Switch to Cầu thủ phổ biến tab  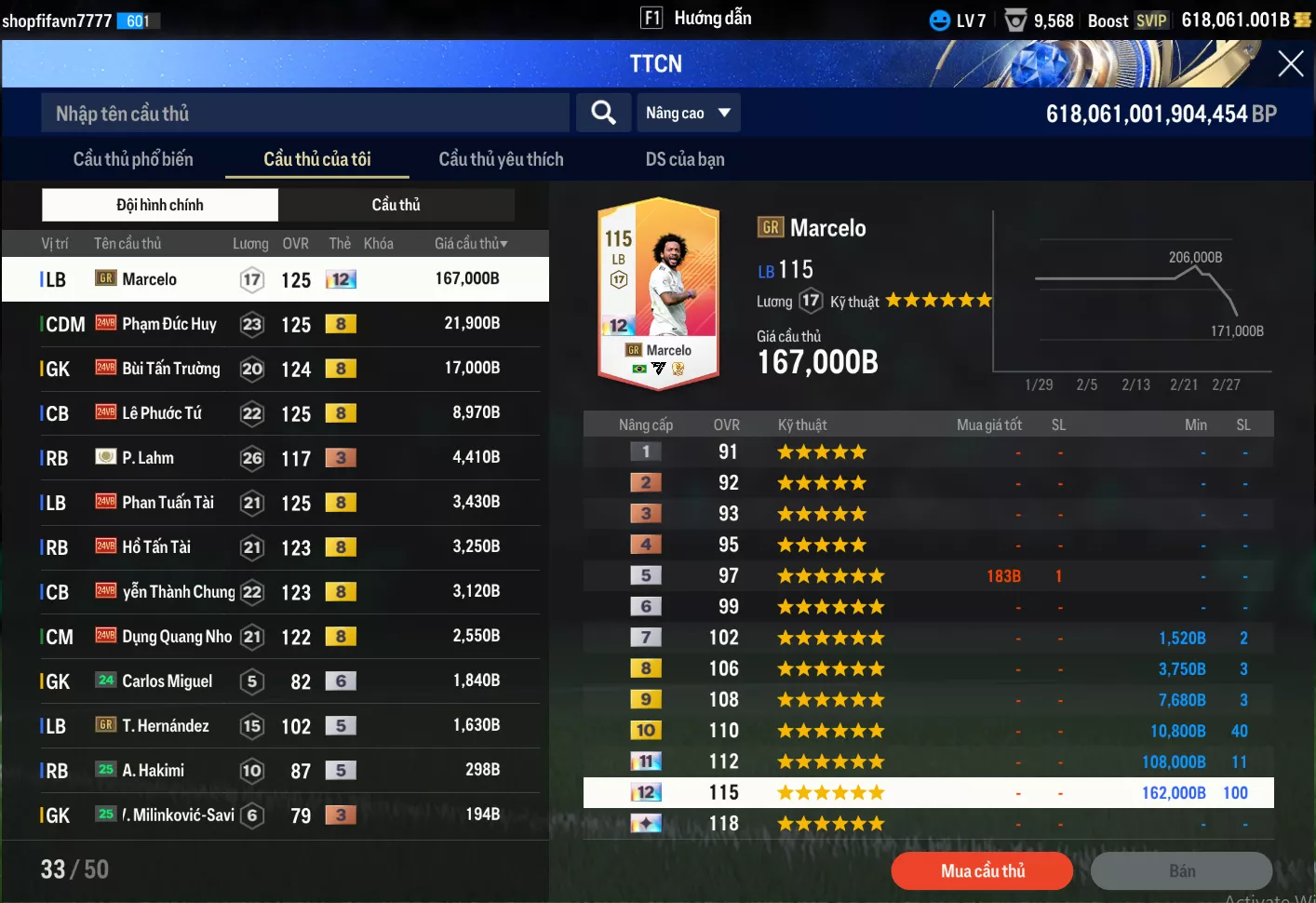tap(133, 159)
